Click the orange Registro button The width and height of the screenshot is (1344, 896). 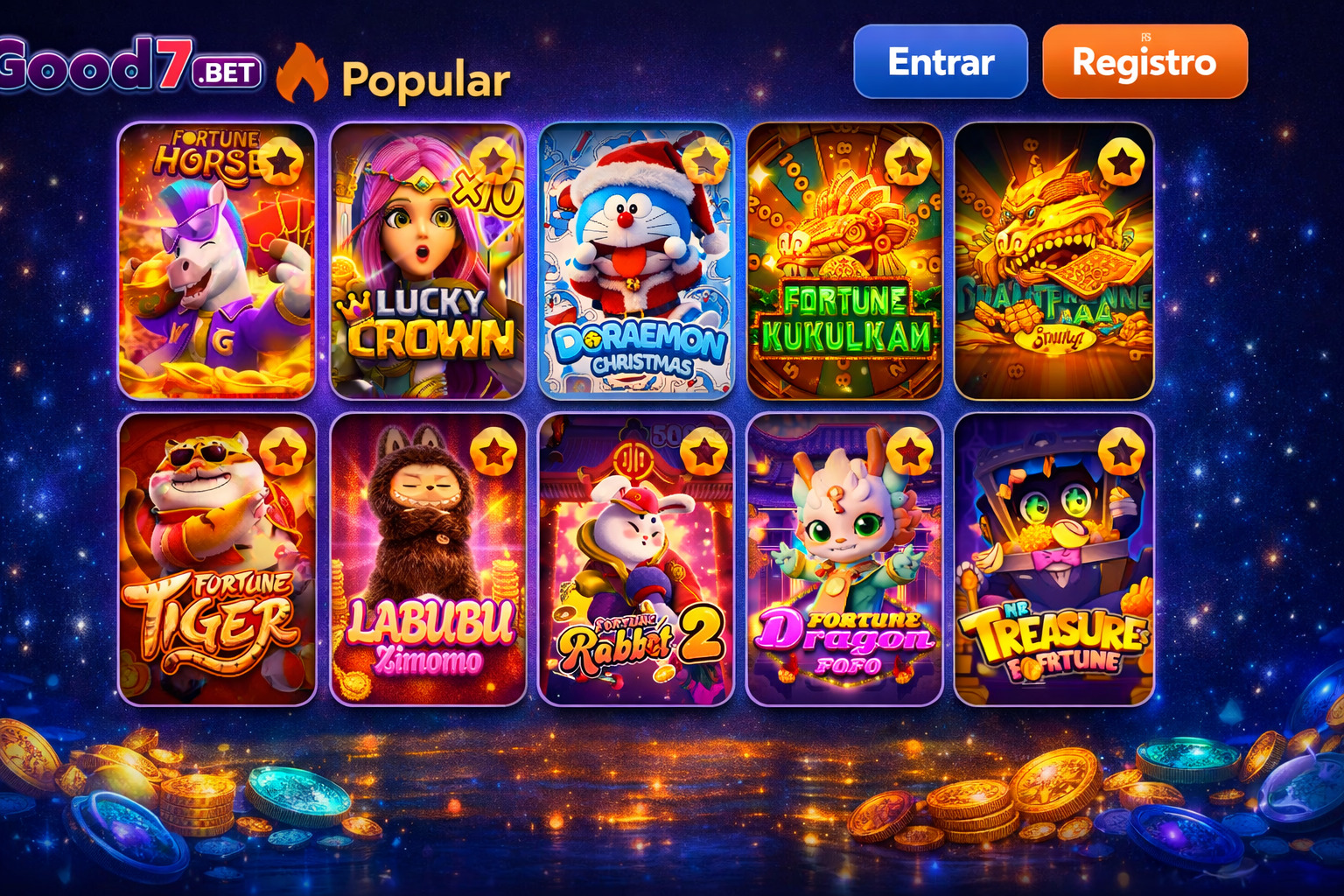pyautogui.click(x=1144, y=63)
